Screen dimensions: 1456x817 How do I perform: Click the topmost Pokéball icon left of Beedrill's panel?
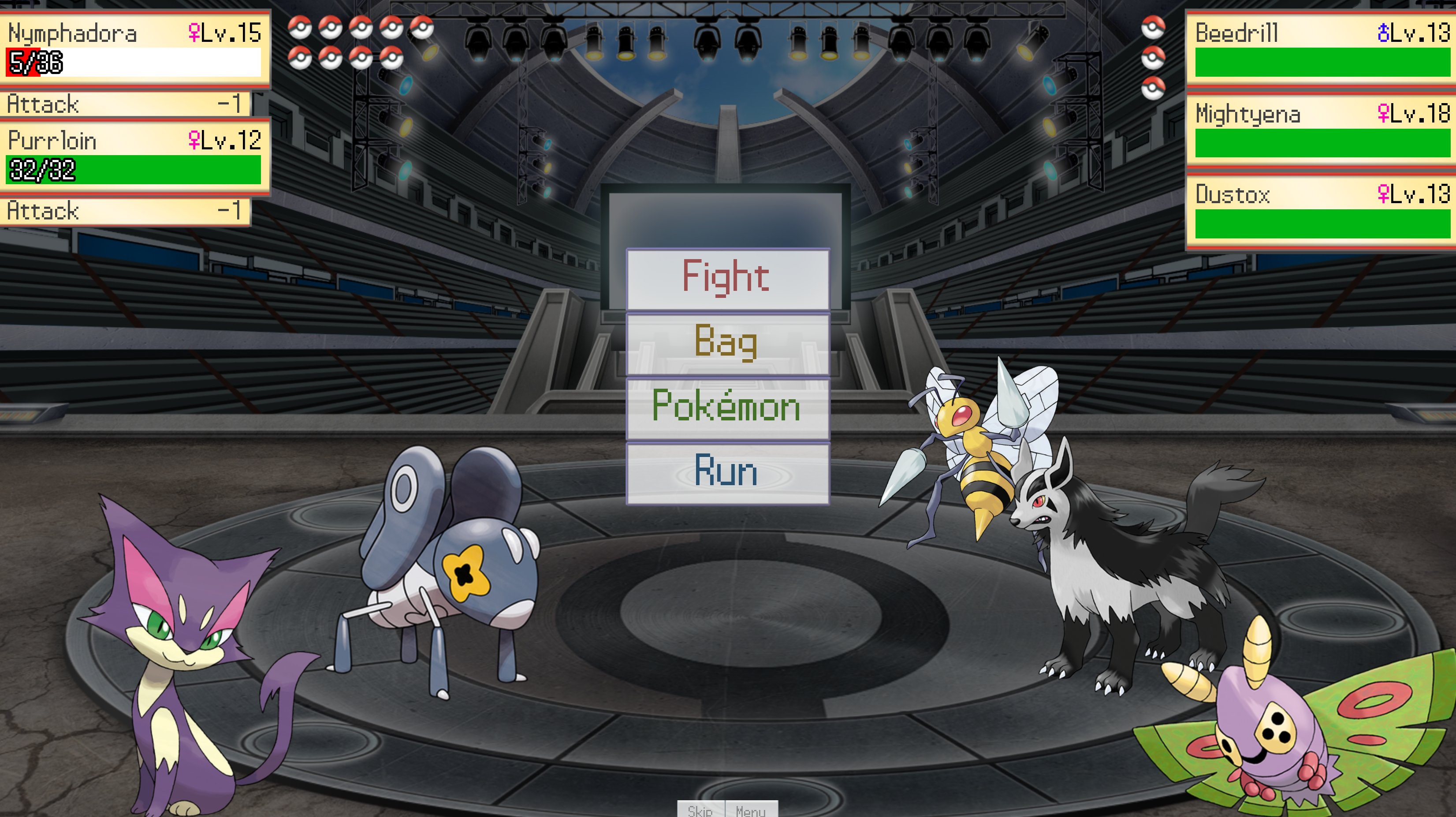point(1154,28)
